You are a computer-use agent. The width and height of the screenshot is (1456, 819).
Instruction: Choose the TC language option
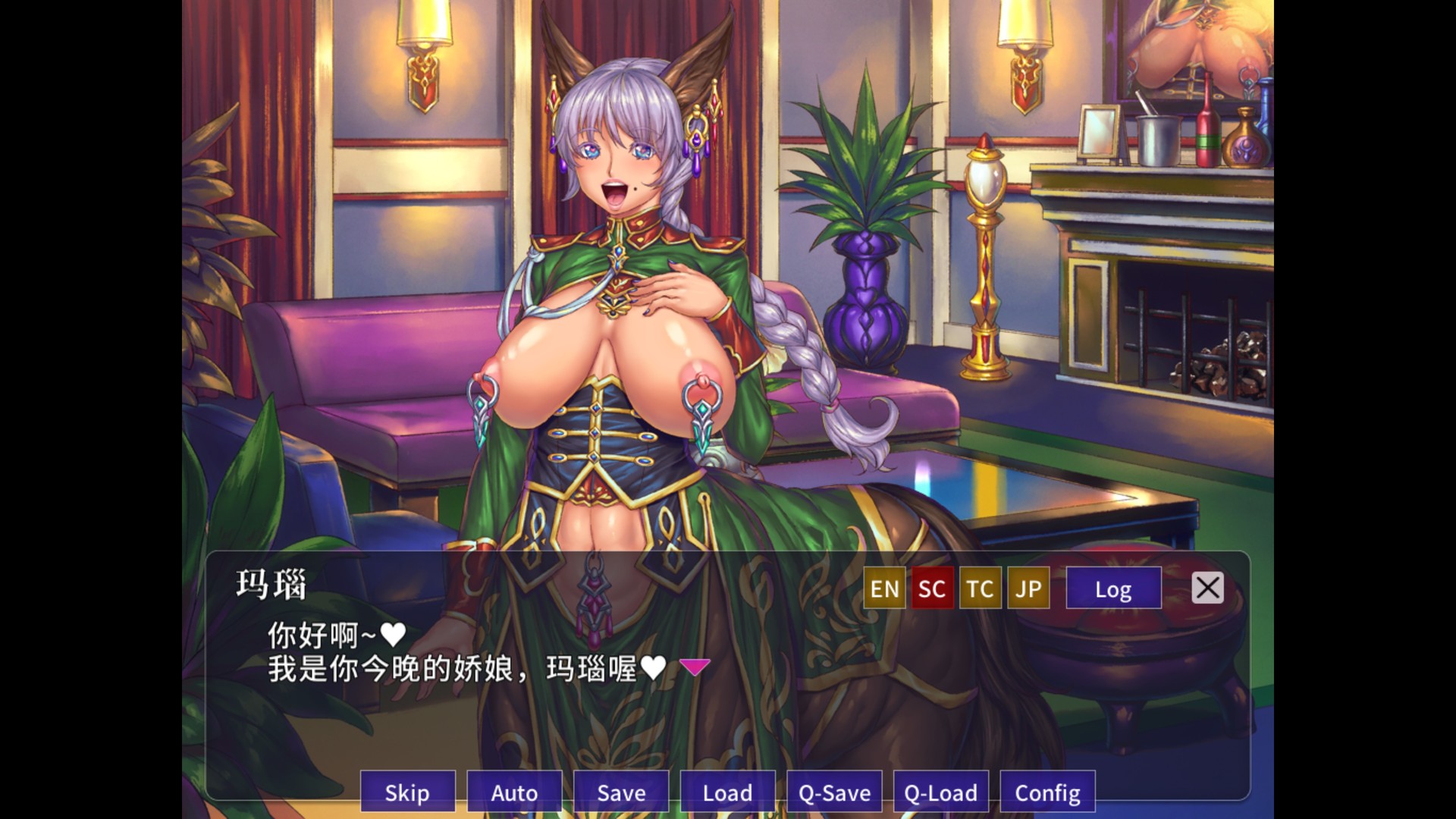pyautogui.click(x=980, y=588)
